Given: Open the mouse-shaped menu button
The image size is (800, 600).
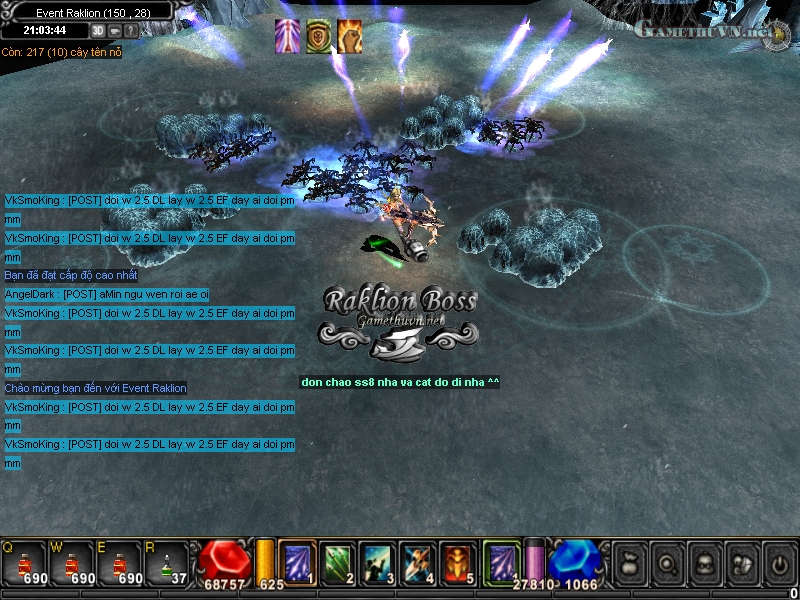Looking at the screenshot, I should (x=740, y=562).
